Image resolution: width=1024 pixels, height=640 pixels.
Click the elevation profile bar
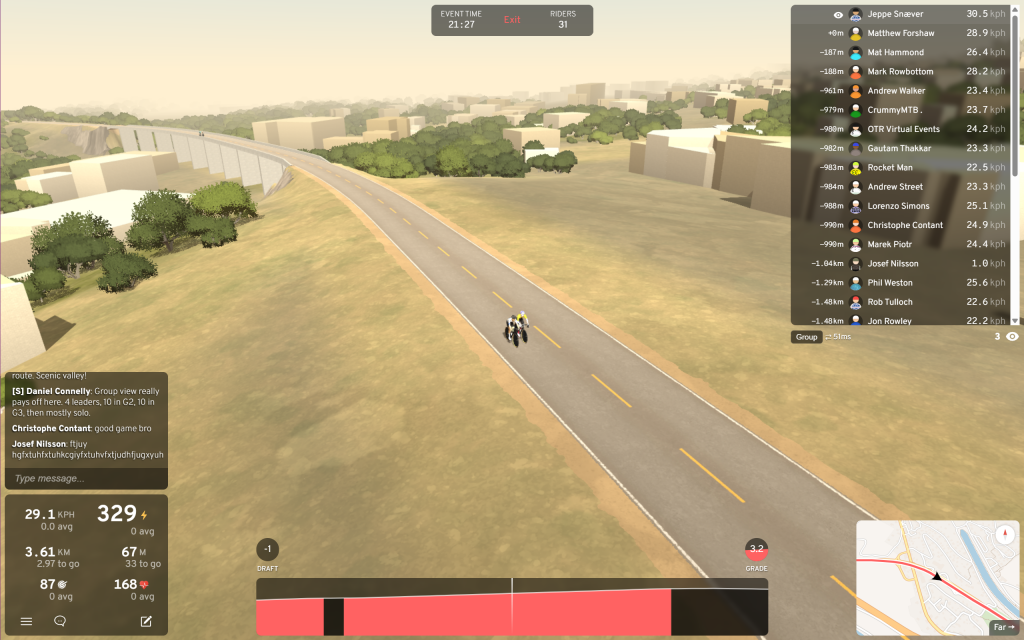[512, 606]
